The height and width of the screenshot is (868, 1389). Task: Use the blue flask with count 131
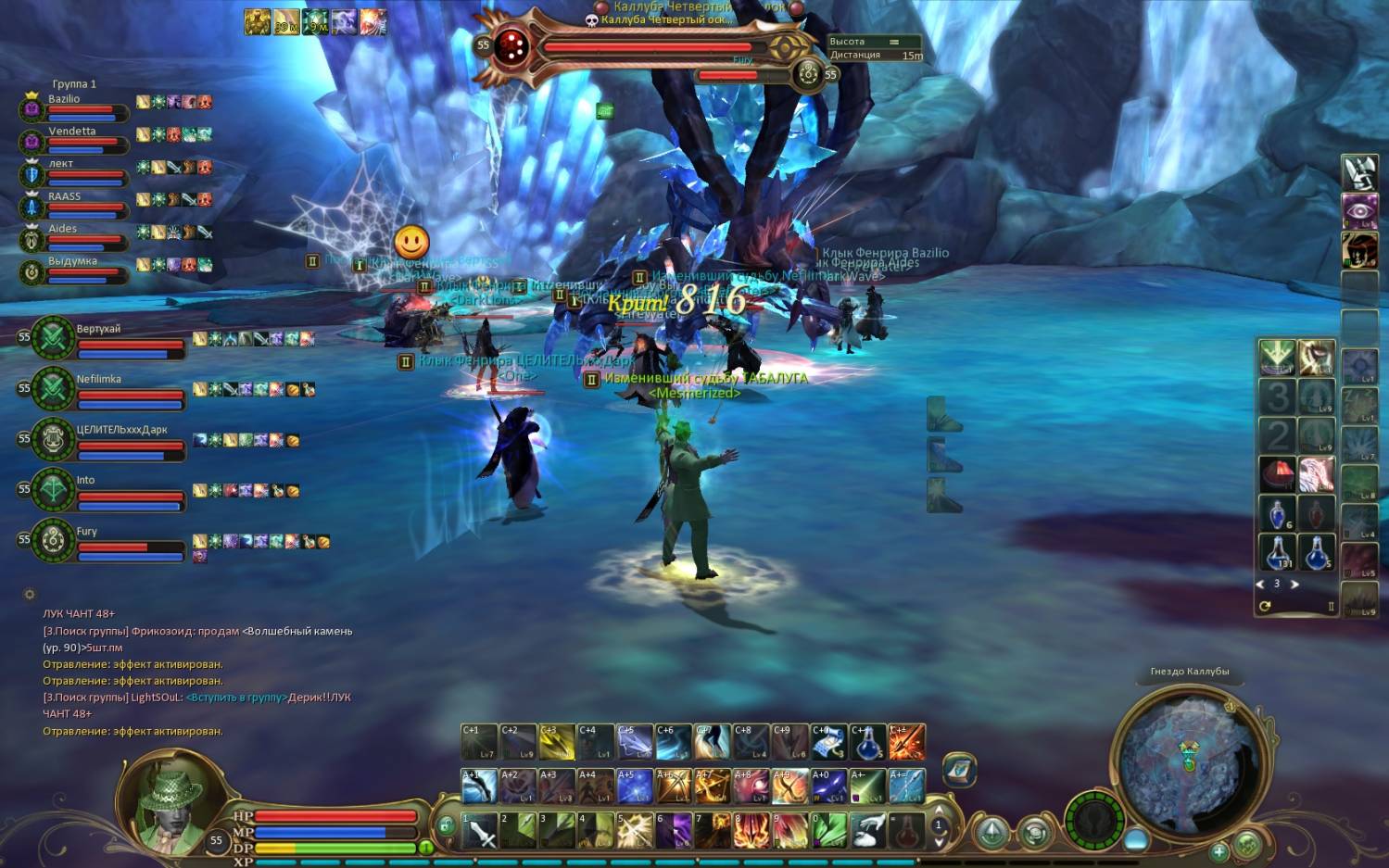point(1278,552)
